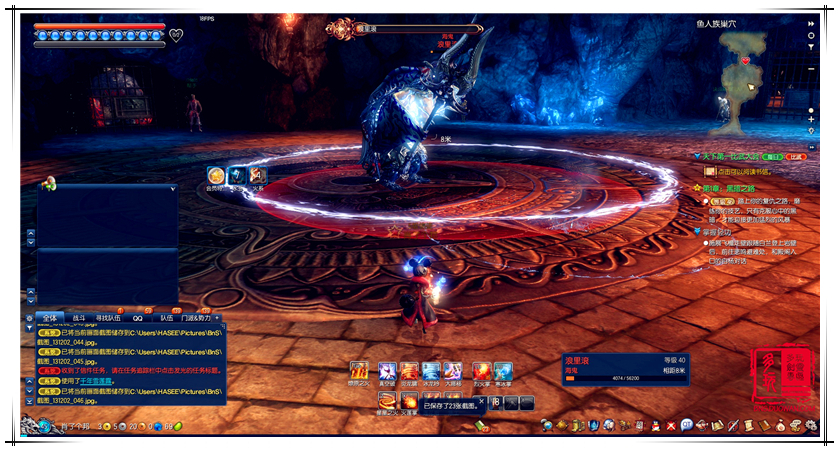Open the 队伍 chat tab
Screen dimensions: 839x451
pyautogui.click(x=166, y=318)
